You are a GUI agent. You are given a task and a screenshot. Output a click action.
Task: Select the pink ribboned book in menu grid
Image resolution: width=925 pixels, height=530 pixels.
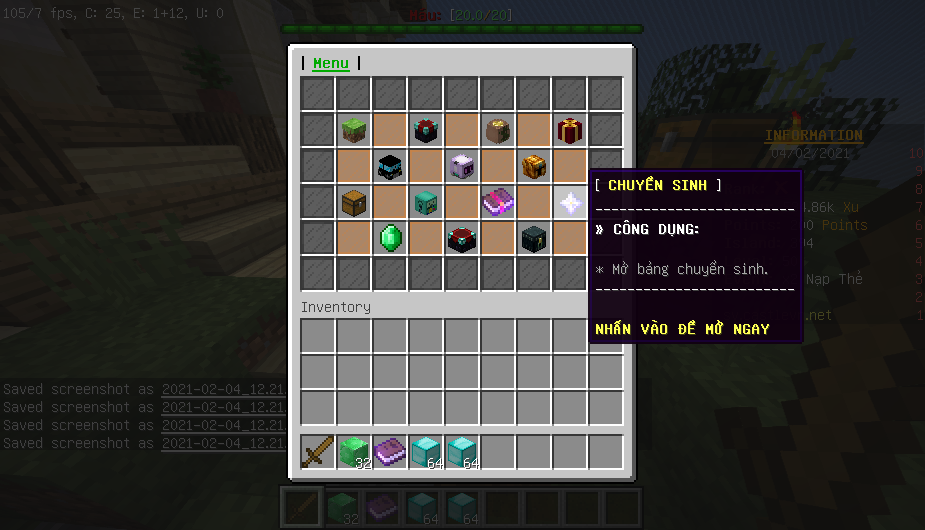(x=498, y=202)
